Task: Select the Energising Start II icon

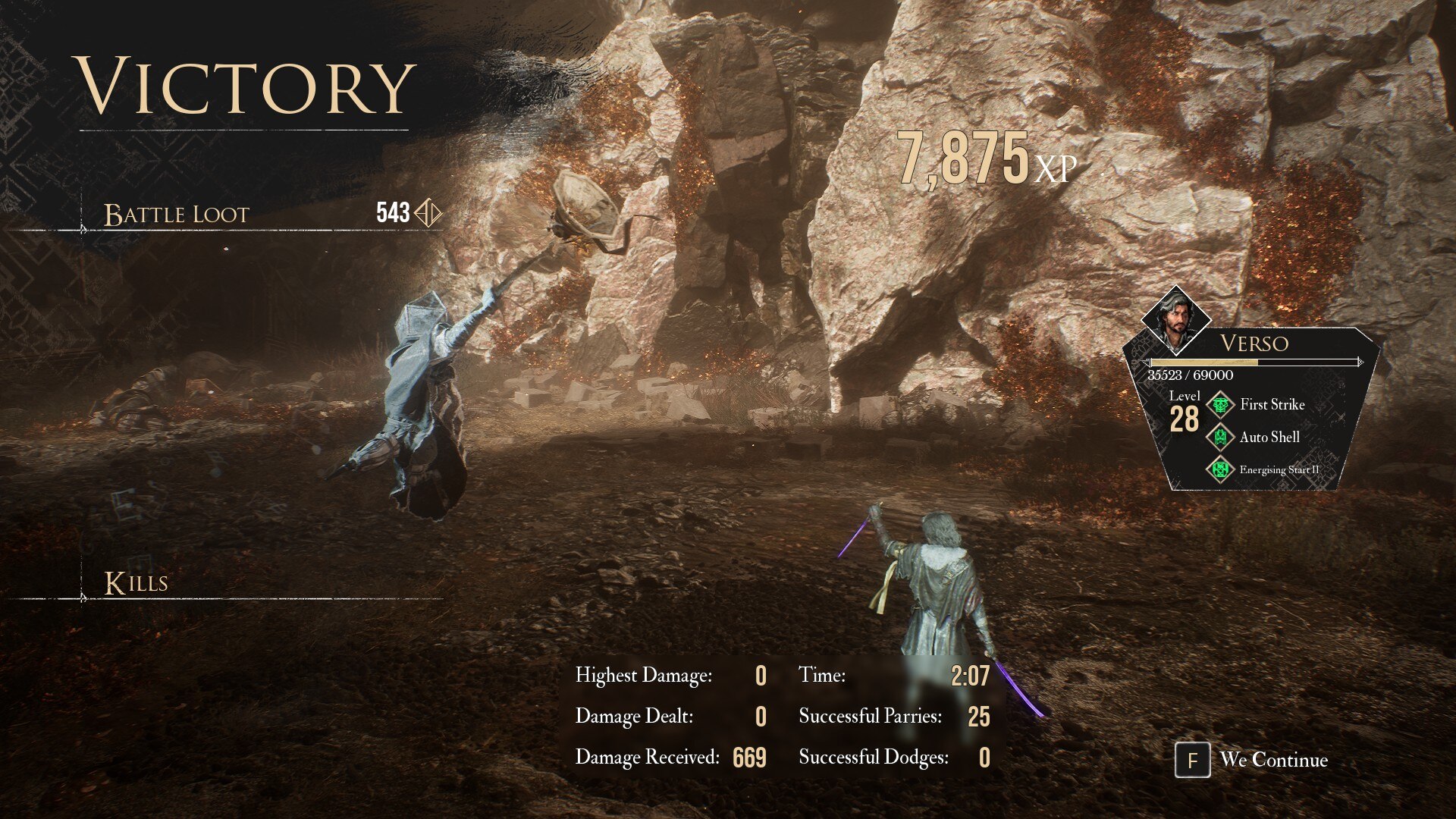Action: pyautogui.click(x=1220, y=470)
